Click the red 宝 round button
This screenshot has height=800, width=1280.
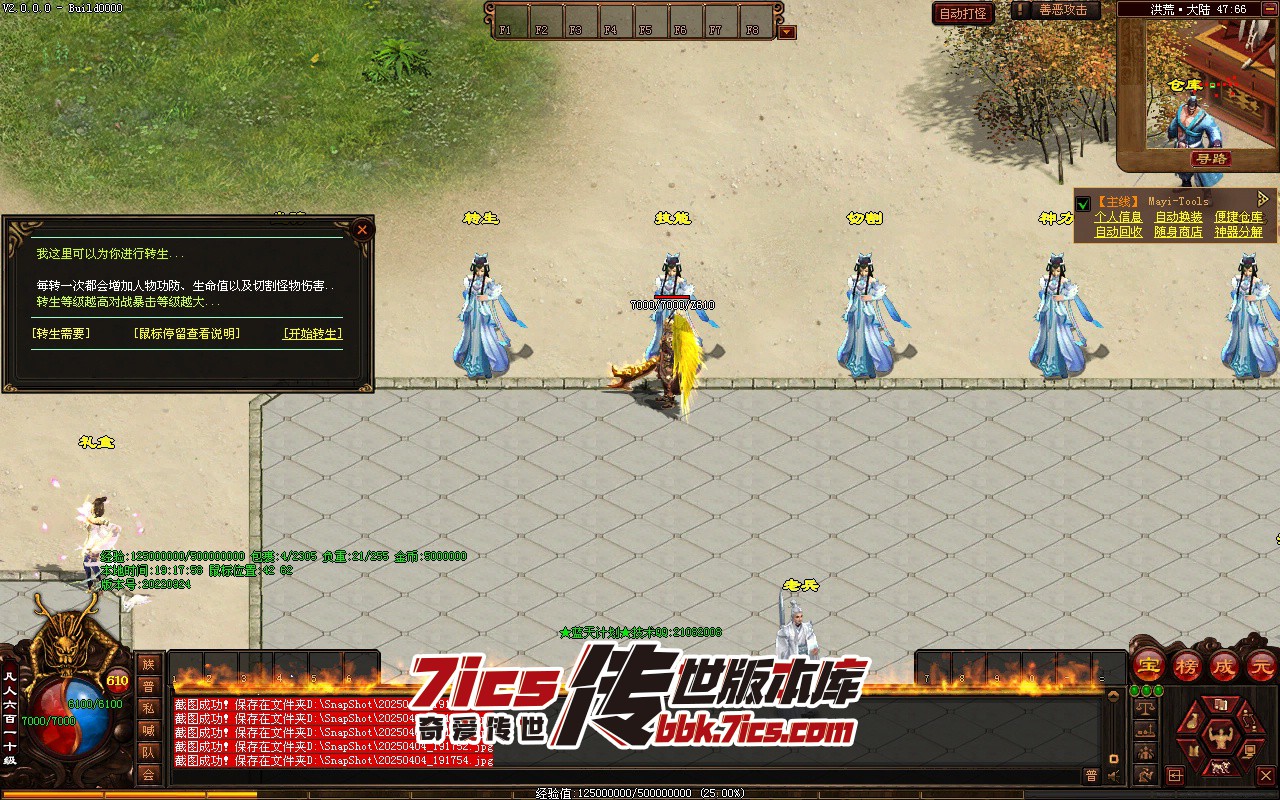pos(1149,665)
